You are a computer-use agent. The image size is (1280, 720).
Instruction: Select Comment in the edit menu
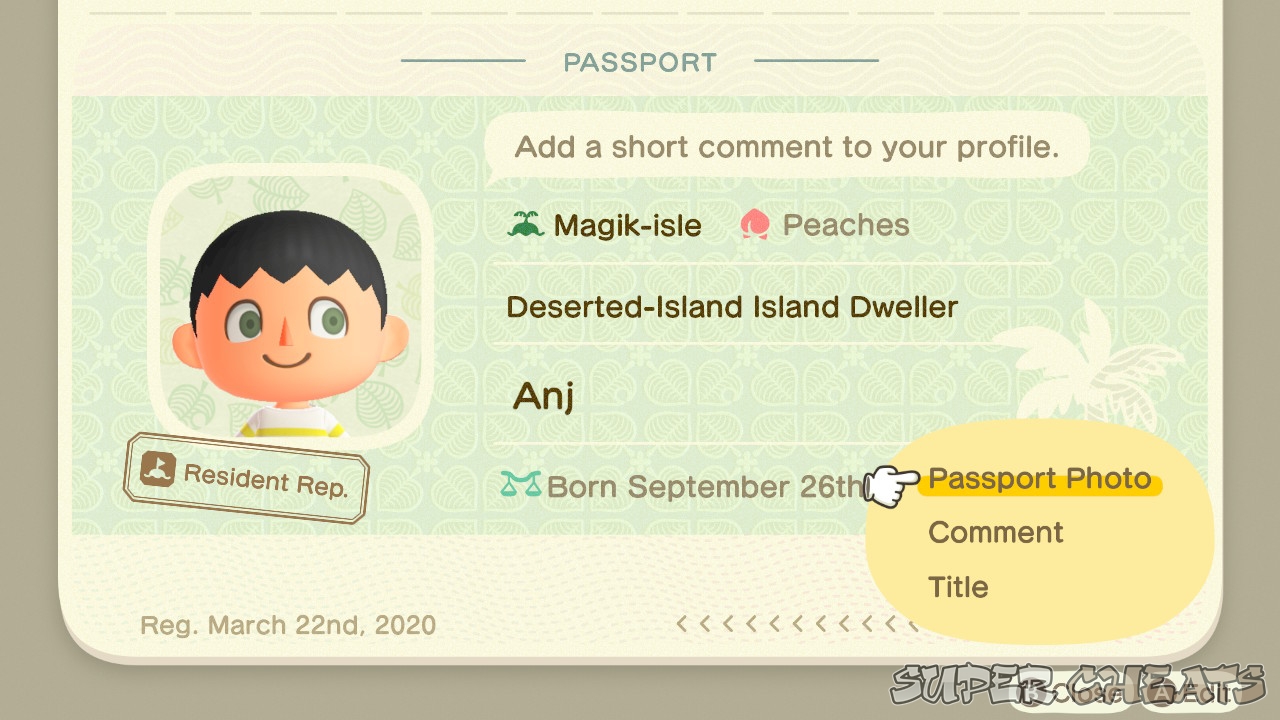coord(994,532)
